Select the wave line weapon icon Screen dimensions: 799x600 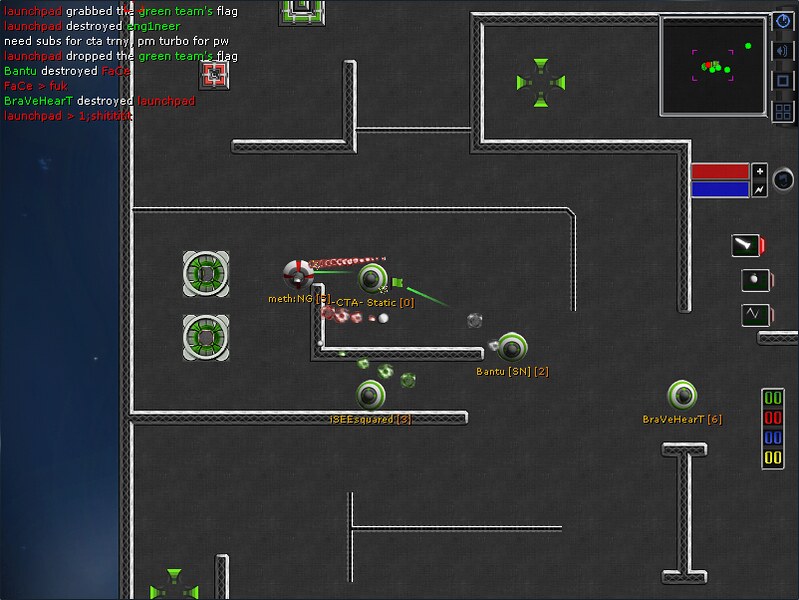752,314
